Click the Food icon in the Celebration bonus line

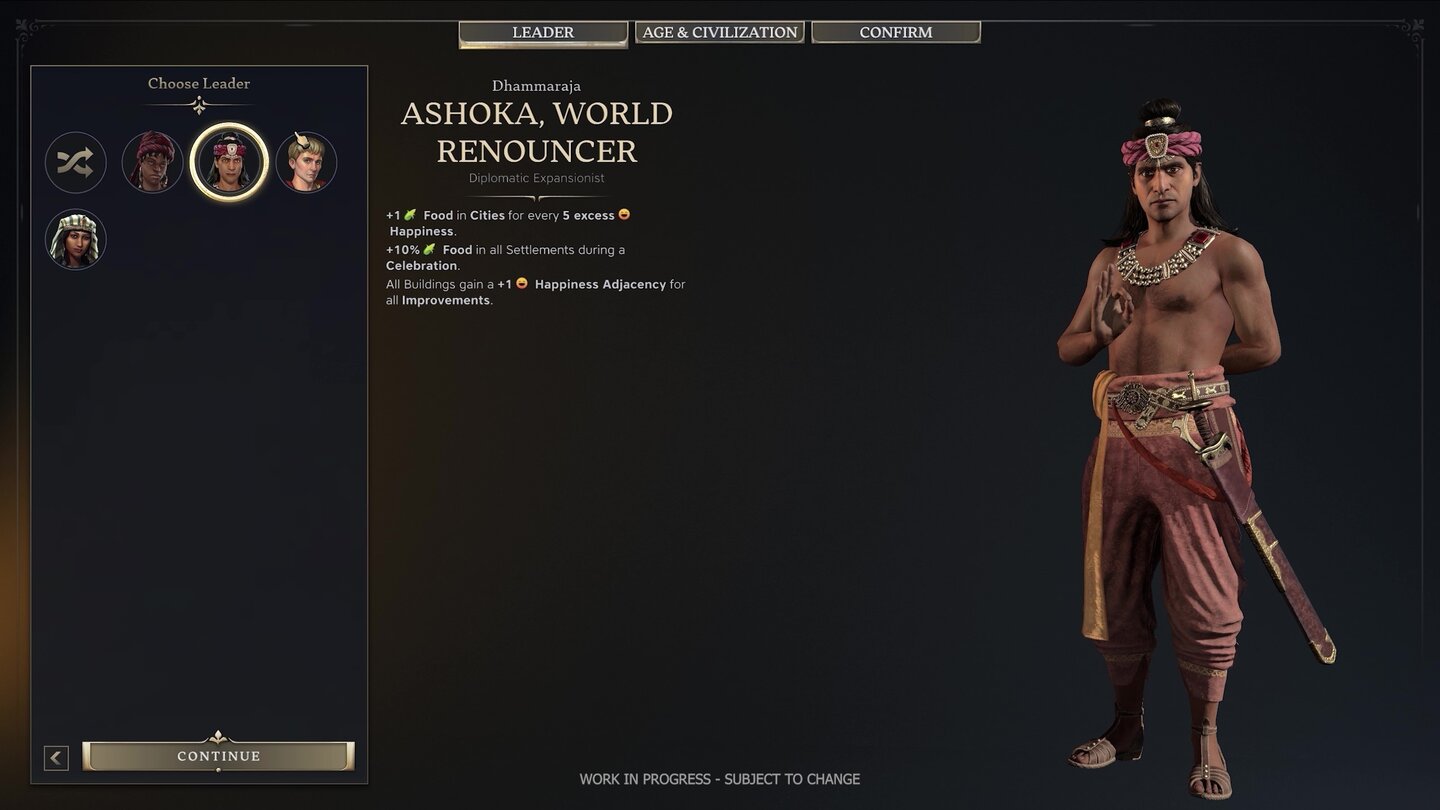430,248
